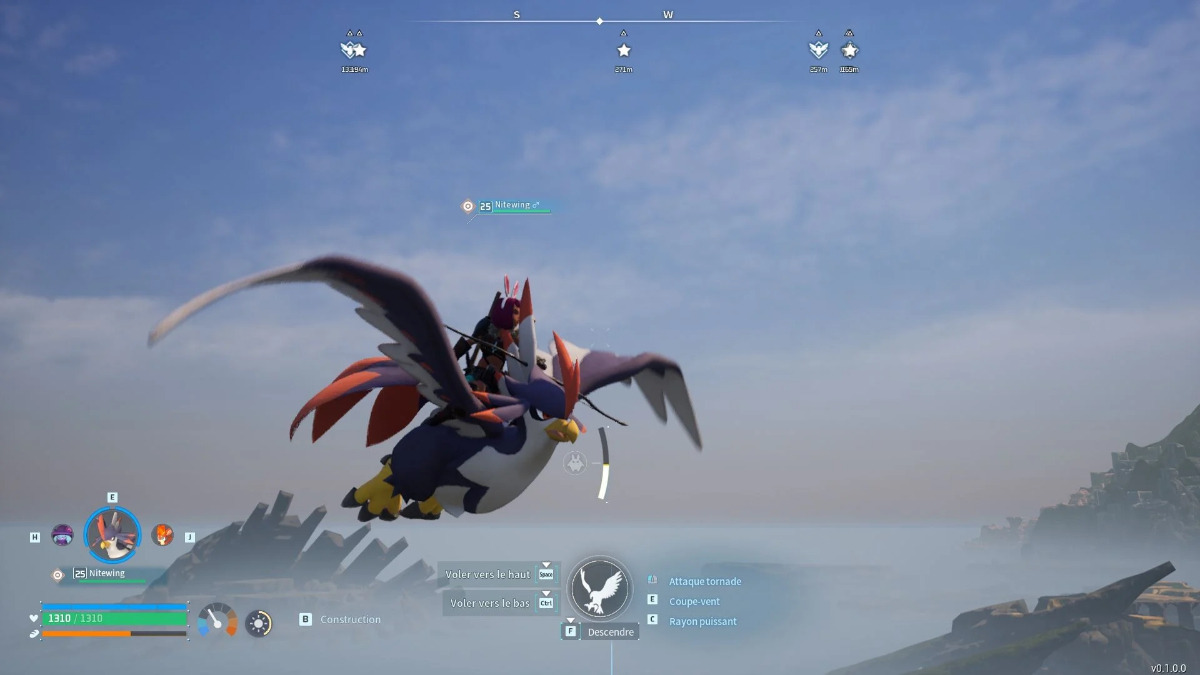
Task: Switch to the purple-hat pal portrait
Action: [x=63, y=535]
